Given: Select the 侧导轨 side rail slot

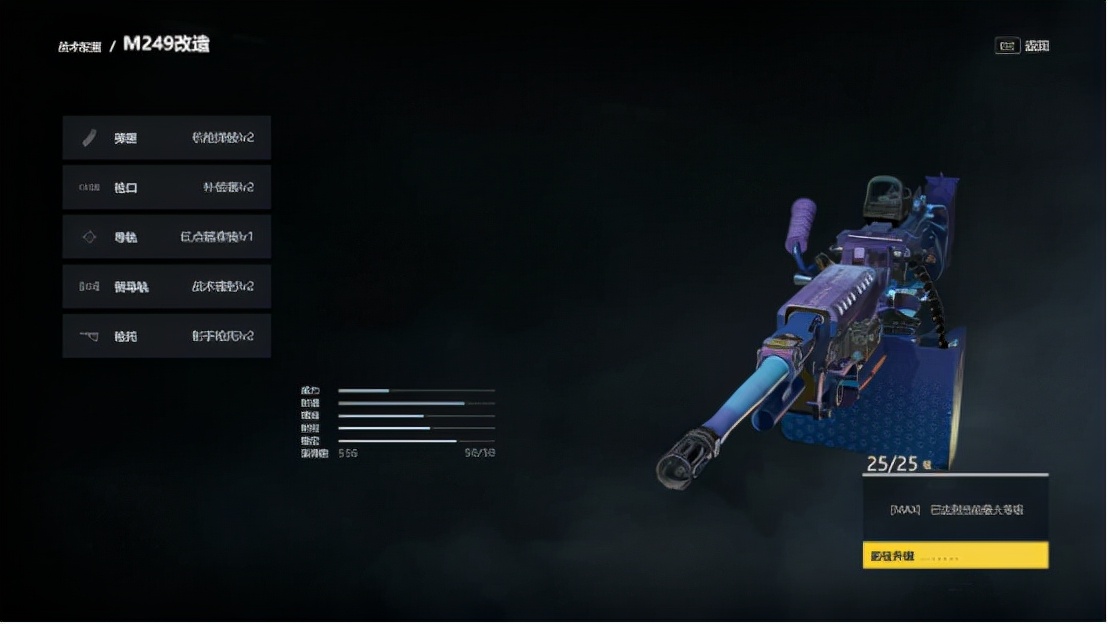Looking at the screenshot, I should 166,287.
